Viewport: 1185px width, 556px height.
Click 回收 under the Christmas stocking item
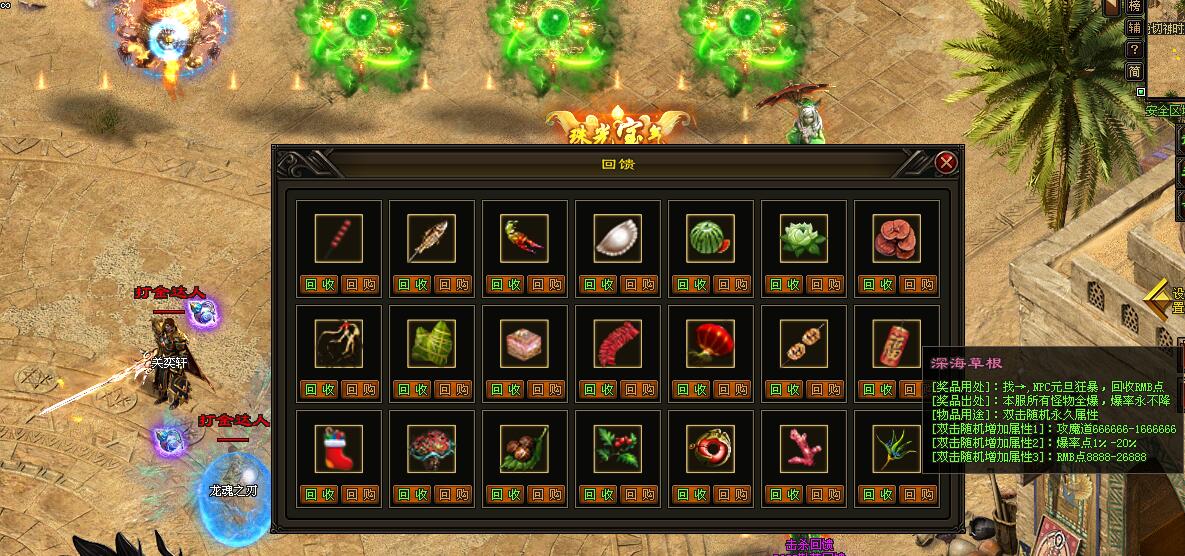(319, 494)
